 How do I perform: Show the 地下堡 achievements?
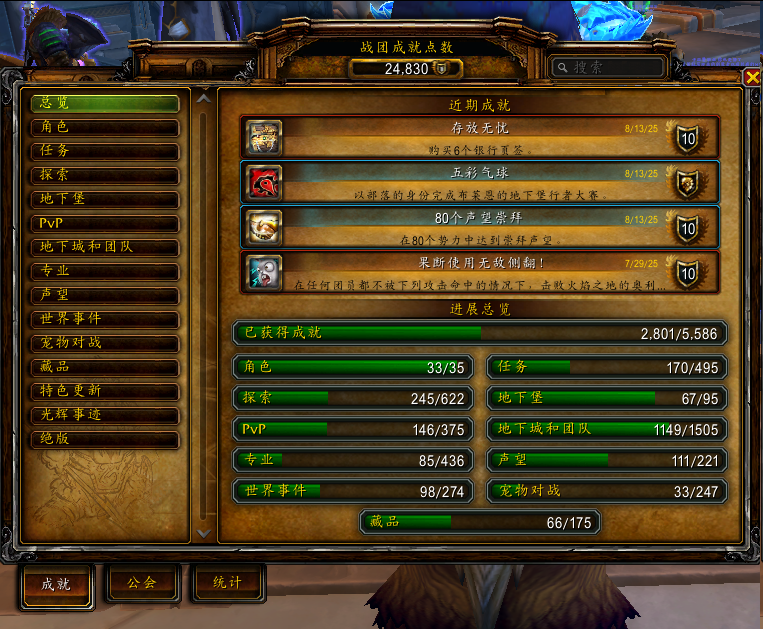pyautogui.click(x=104, y=199)
